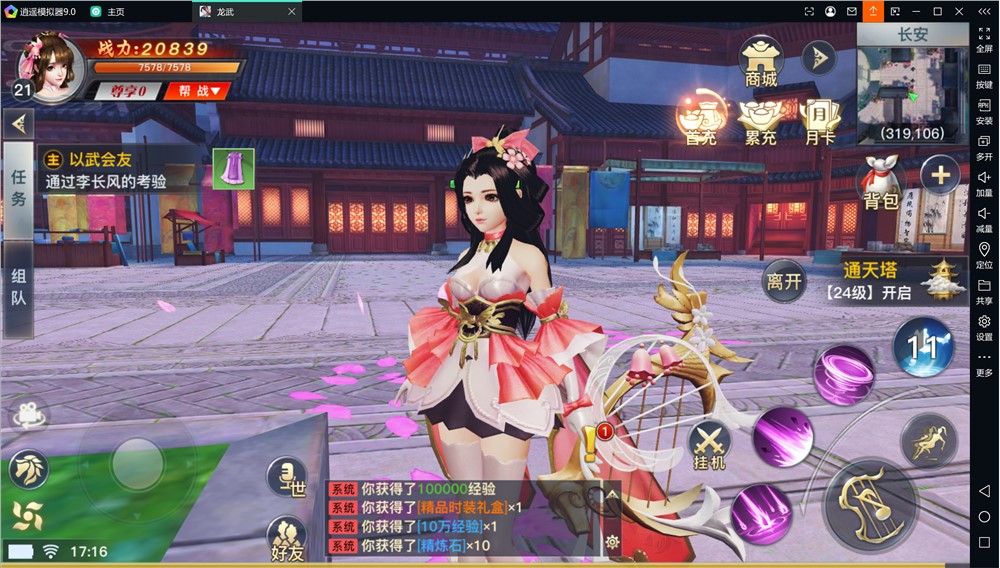Open the 首充 first-recharge reward
Image resolution: width=1000 pixels, height=568 pixels.
click(x=701, y=121)
